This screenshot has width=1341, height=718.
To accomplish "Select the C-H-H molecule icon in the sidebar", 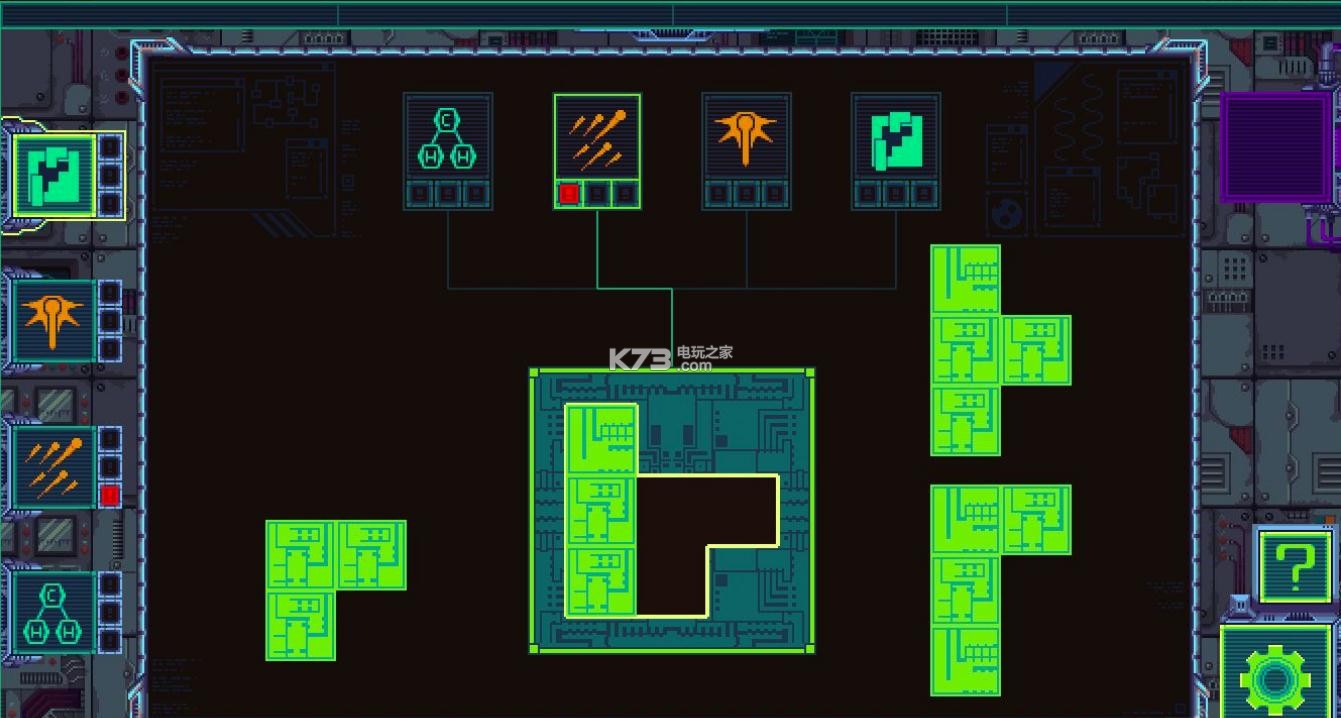I will pos(54,611).
